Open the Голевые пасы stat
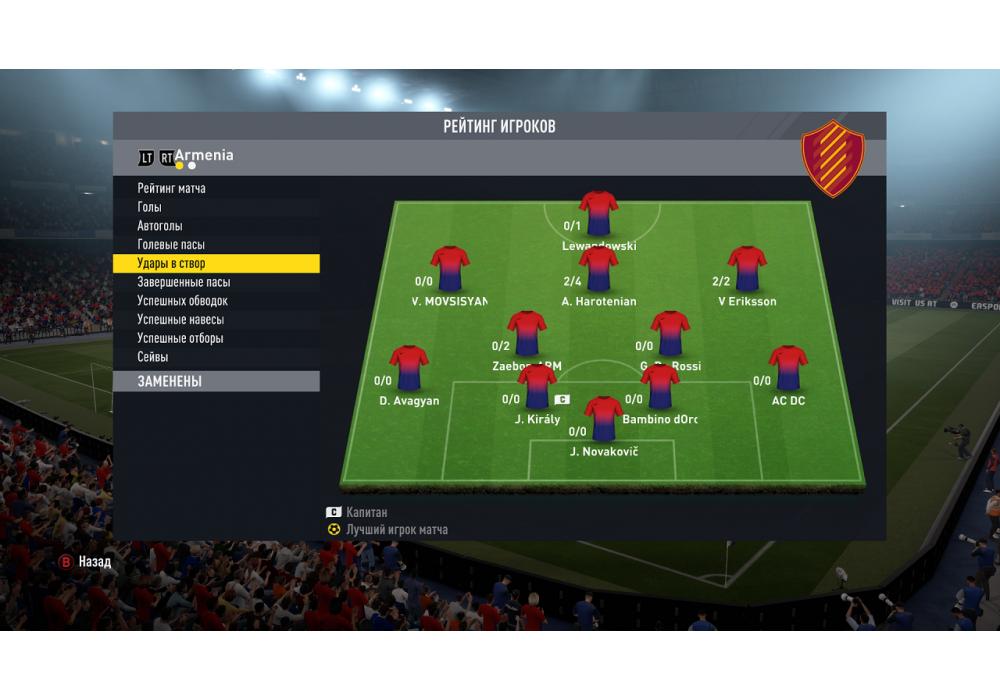1000x700 pixels. pyautogui.click(x=171, y=245)
